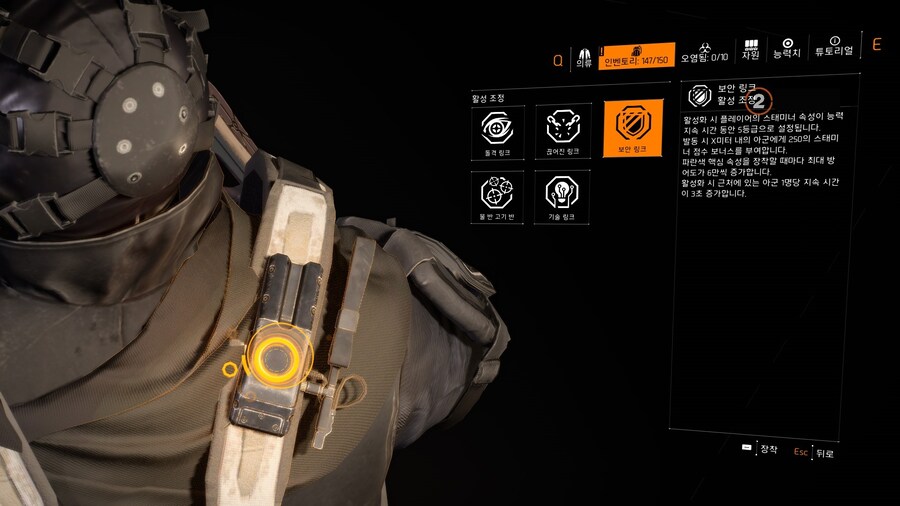
Task: Choose the 끊어진 링크 broken chain tile
Action: pyautogui.click(x=563, y=130)
